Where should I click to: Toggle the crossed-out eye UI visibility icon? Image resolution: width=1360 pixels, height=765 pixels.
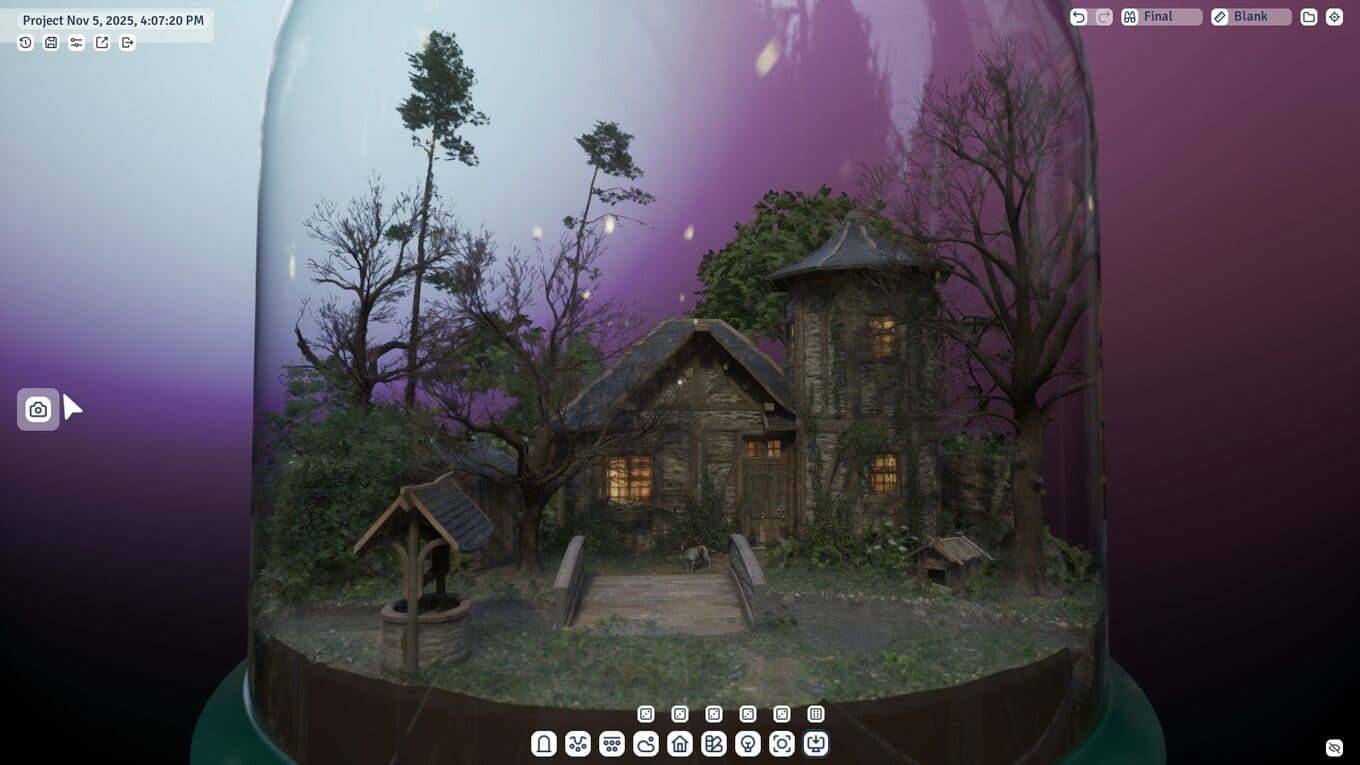pos(1334,748)
